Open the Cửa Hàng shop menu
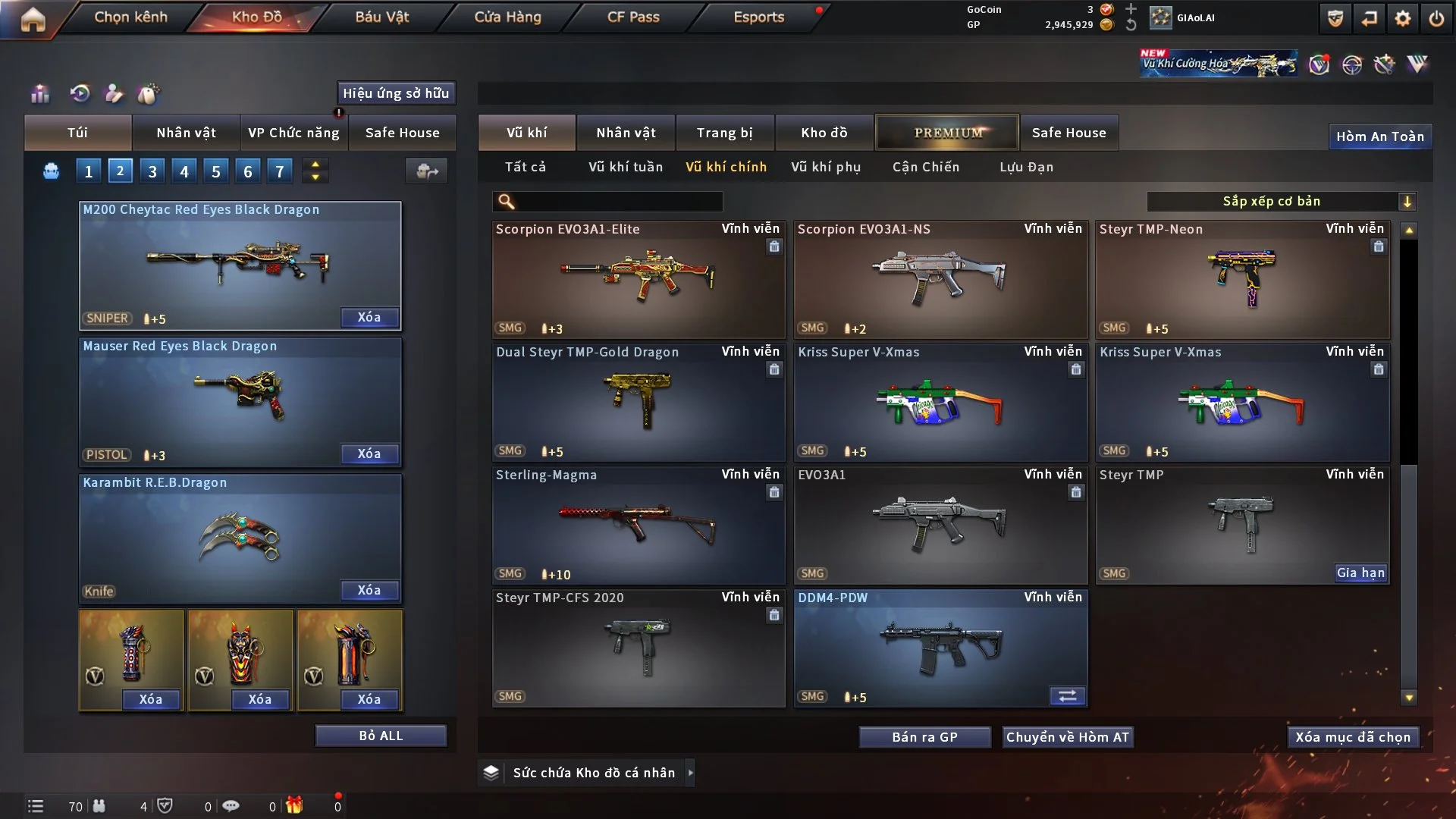 (x=507, y=17)
